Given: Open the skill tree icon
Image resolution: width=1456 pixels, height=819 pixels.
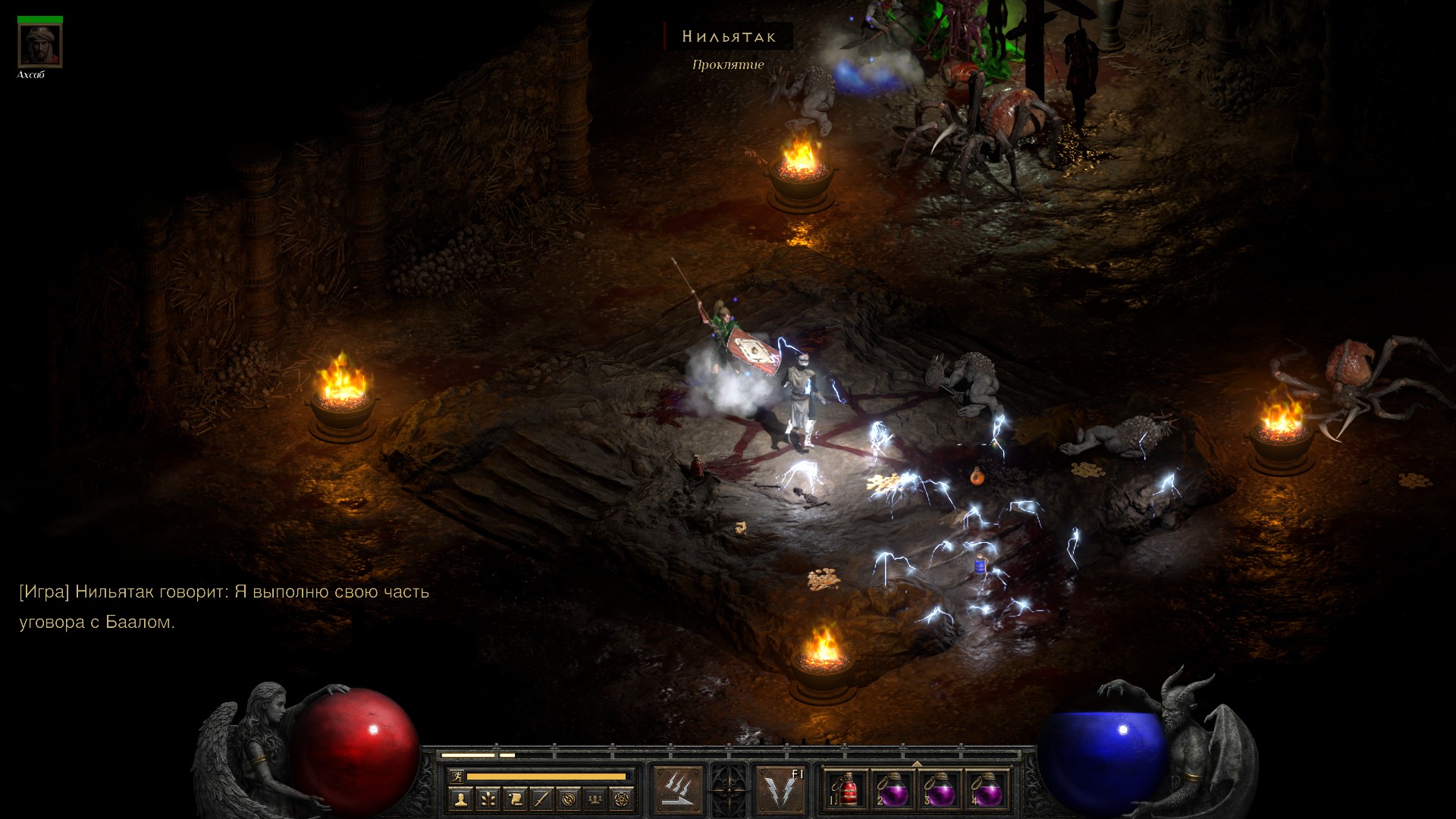Looking at the screenshot, I should pyautogui.click(x=487, y=799).
